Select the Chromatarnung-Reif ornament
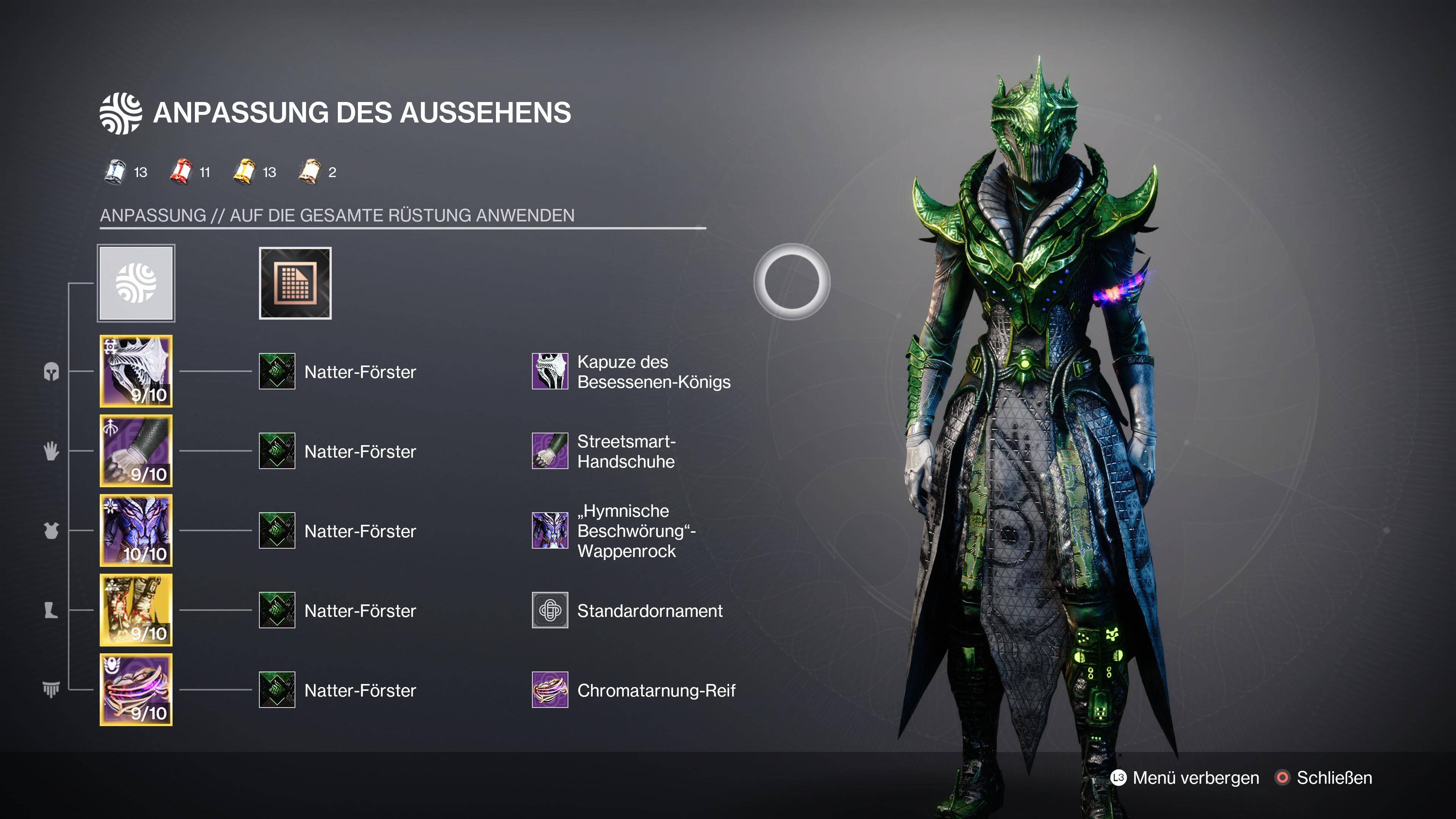This screenshot has width=1456, height=819. (x=550, y=690)
